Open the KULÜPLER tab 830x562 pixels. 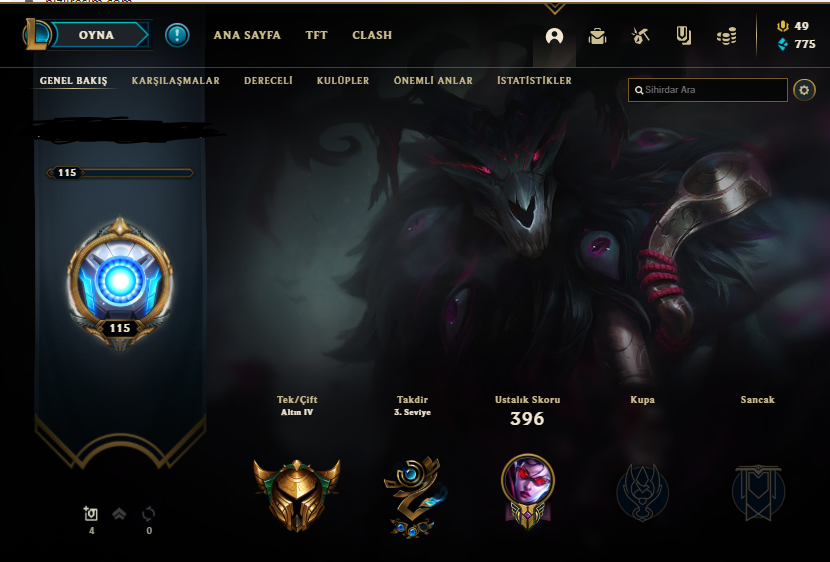click(x=343, y=80)
